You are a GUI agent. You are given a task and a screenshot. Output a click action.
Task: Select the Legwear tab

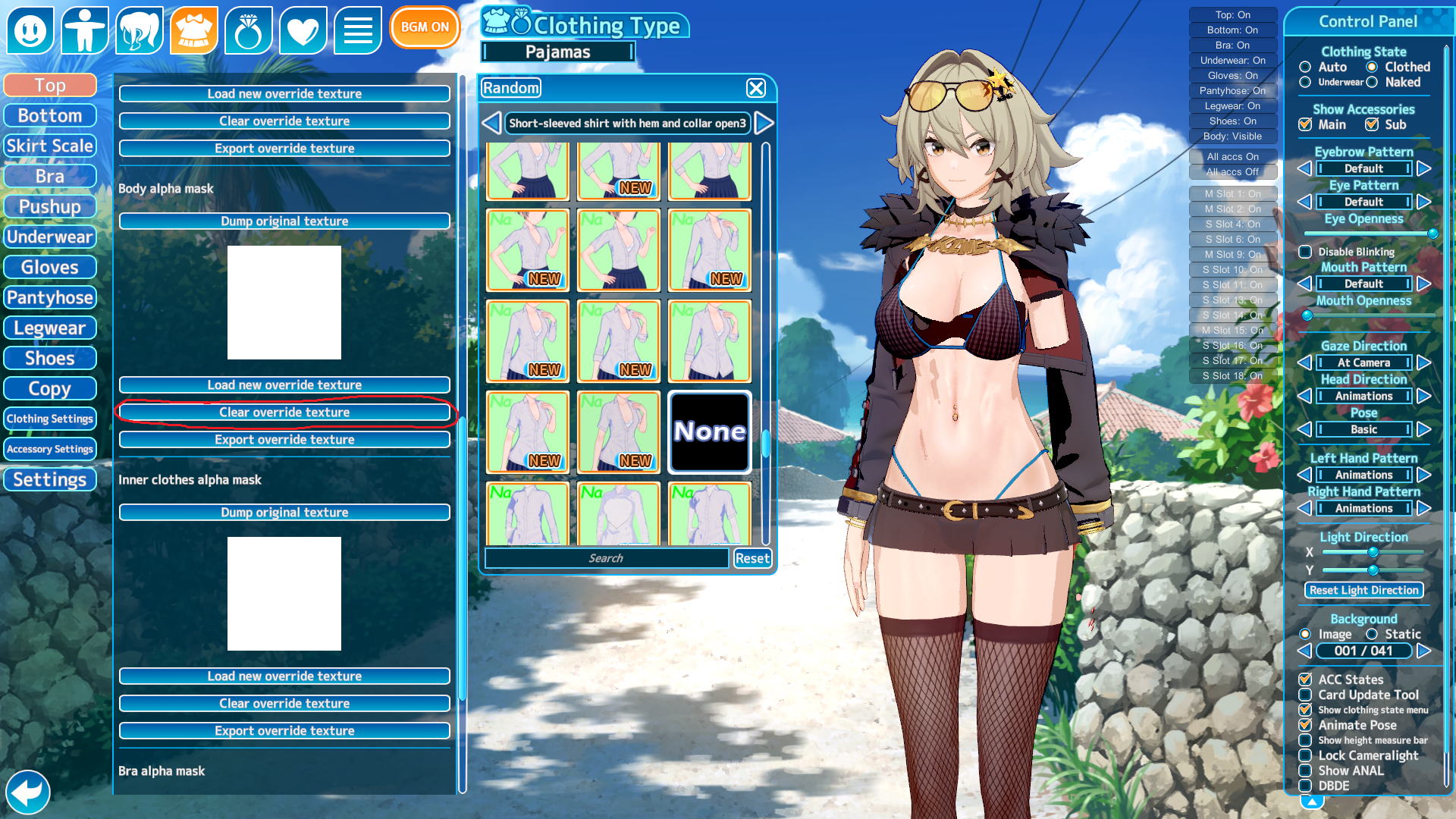50,328
